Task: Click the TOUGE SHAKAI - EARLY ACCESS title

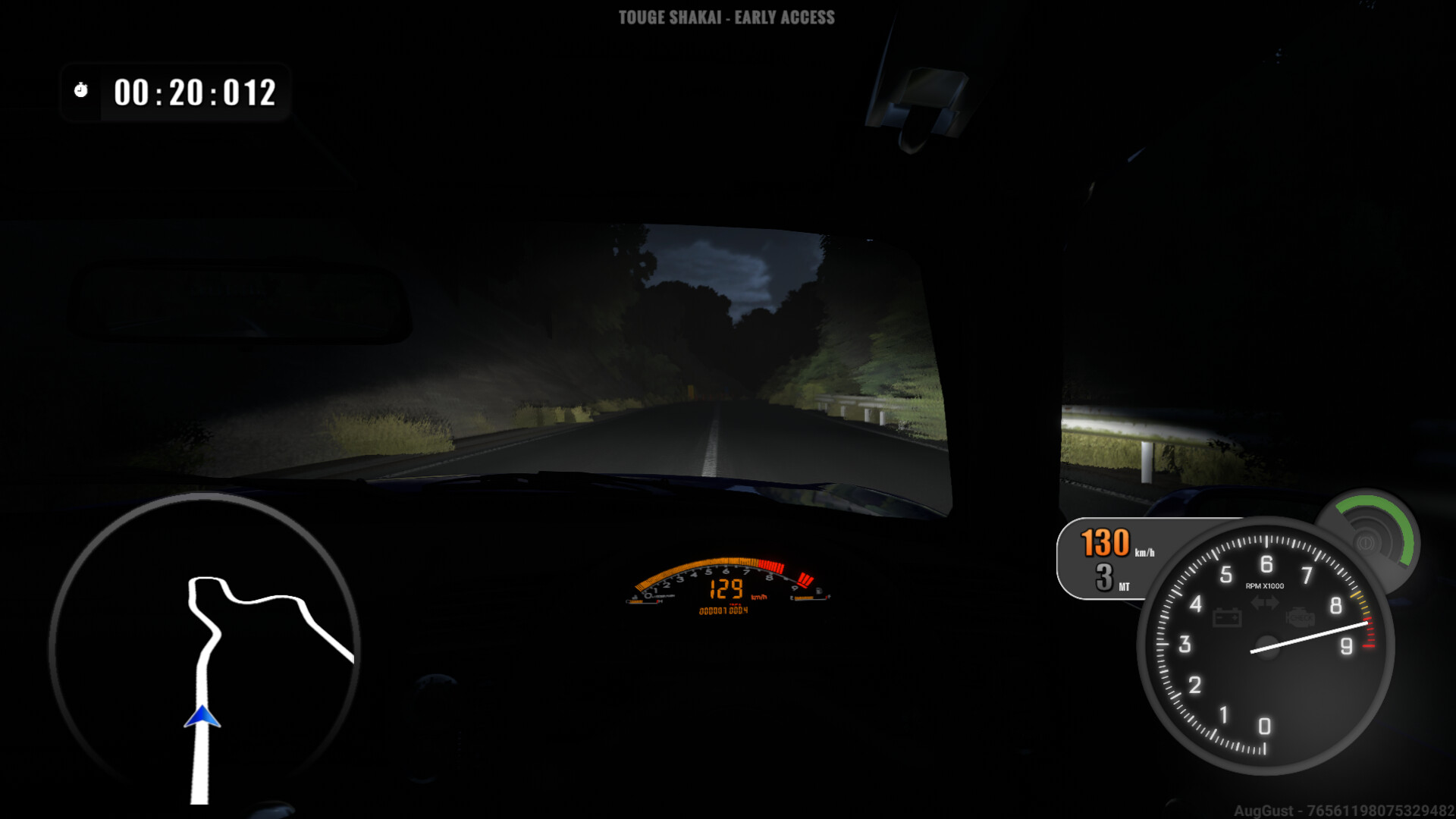Action: pyautogui.click(x=728, y=16)
